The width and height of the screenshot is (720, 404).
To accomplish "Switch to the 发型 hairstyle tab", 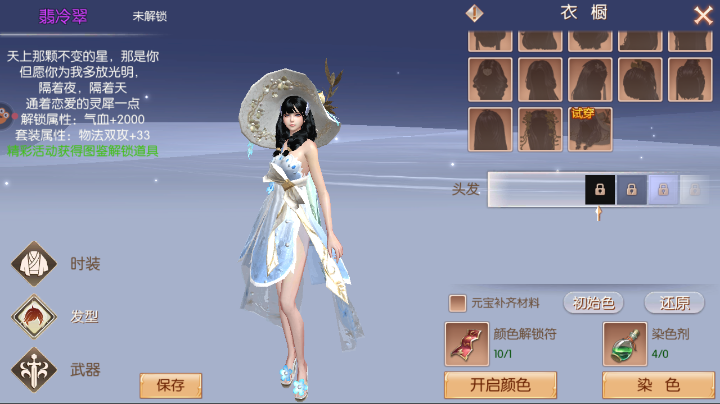I will click(36, 317).
